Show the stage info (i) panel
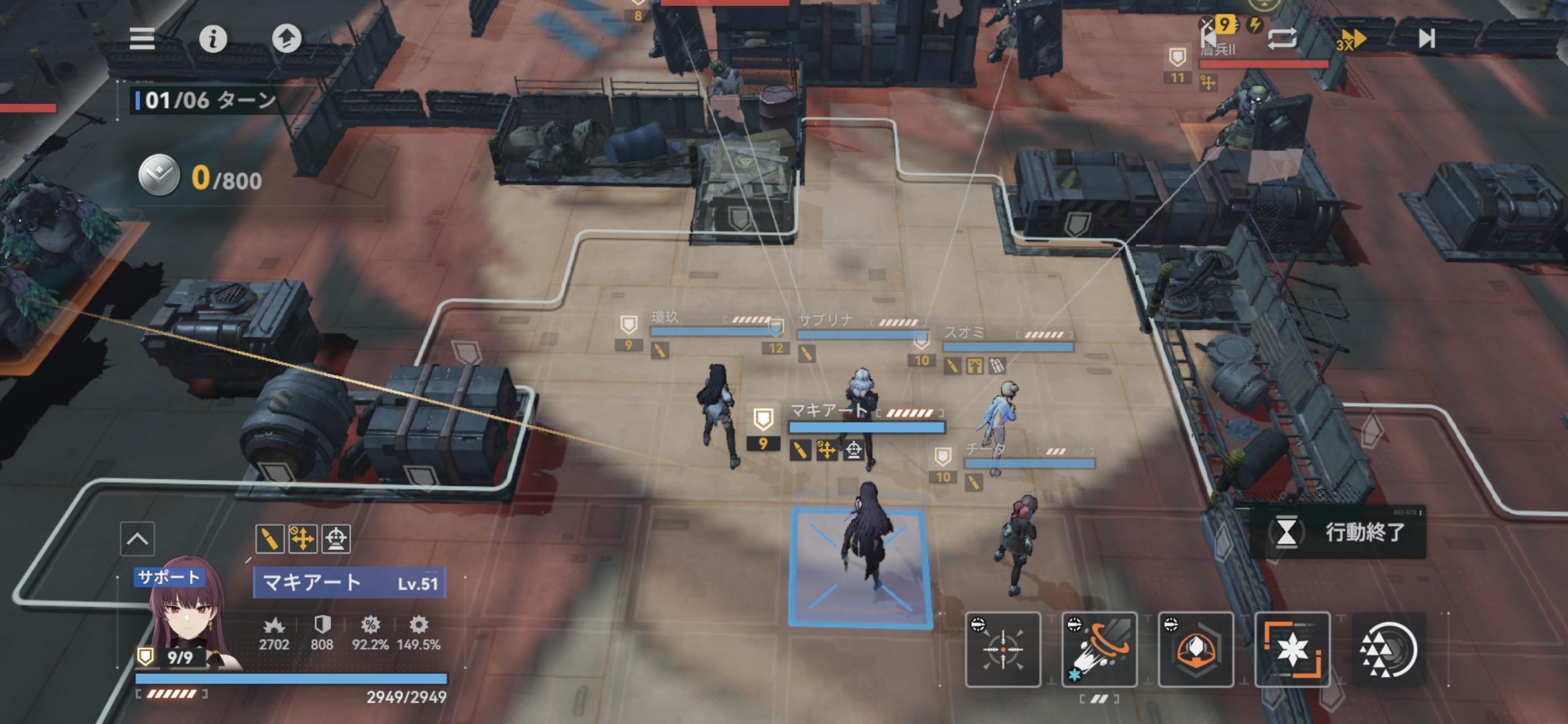The image size is (1568, 724). click(x=213, y=39)
